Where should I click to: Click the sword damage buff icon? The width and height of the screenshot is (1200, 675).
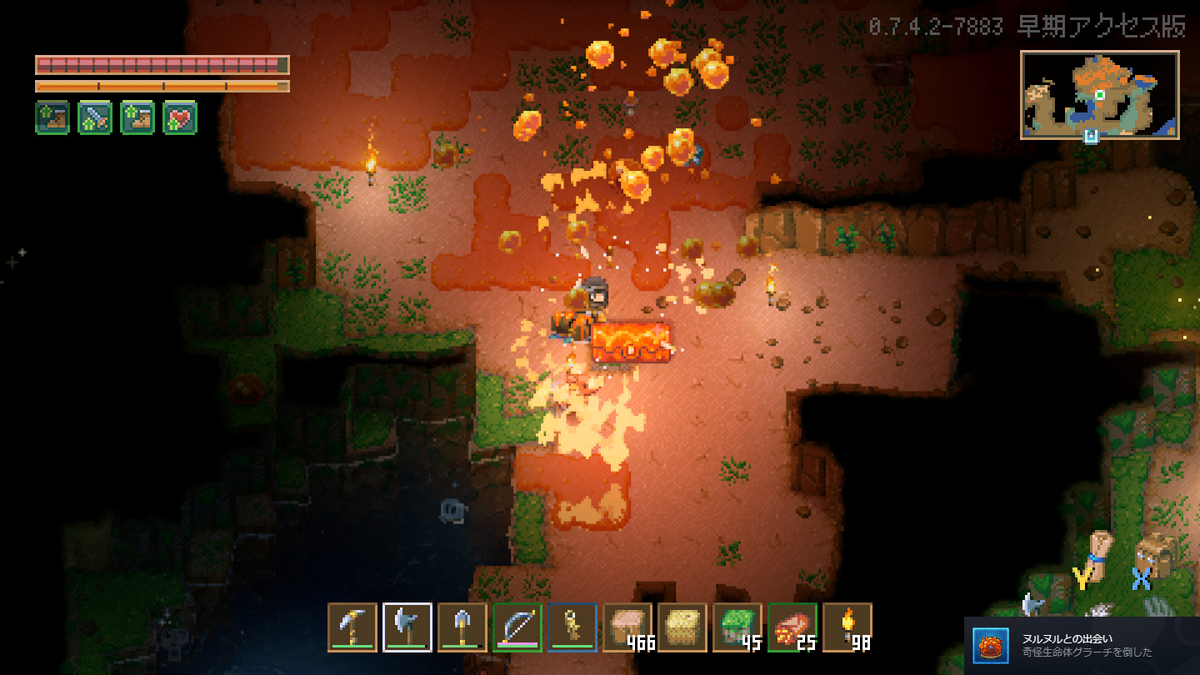coord(95,118)
